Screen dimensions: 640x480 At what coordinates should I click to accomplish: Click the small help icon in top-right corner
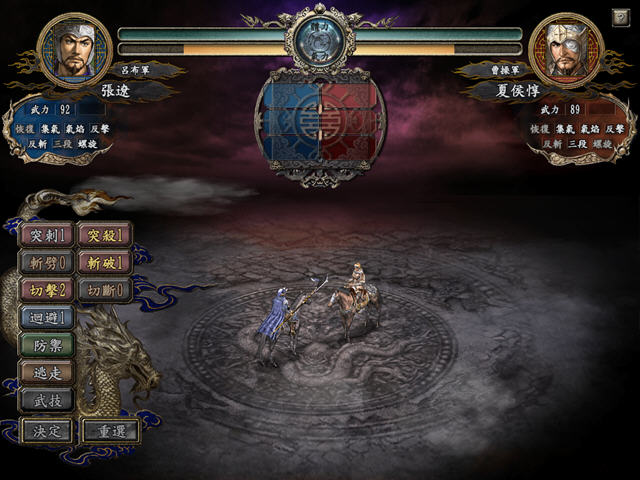coord(621,17)
